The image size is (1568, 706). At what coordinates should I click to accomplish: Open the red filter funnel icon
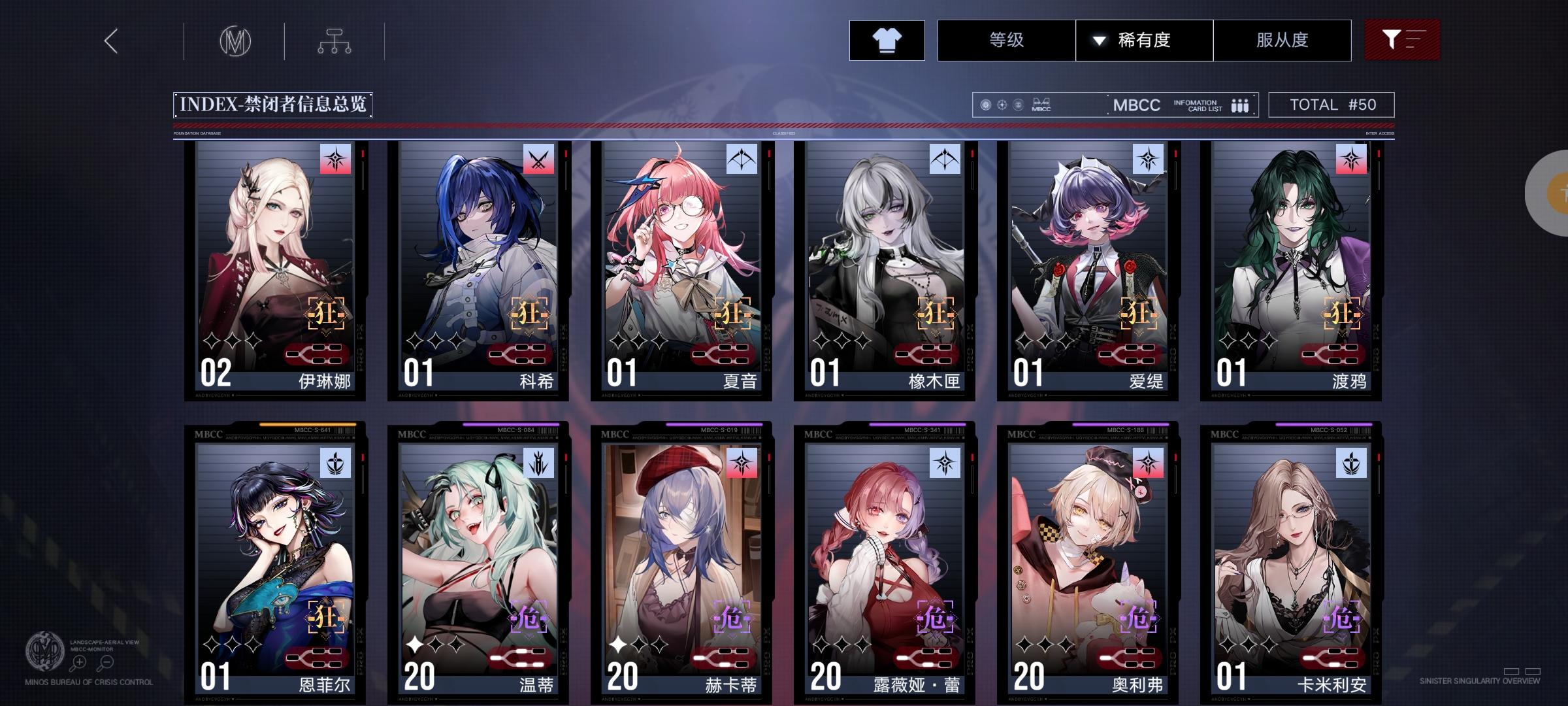click(x=1402, y=39)
